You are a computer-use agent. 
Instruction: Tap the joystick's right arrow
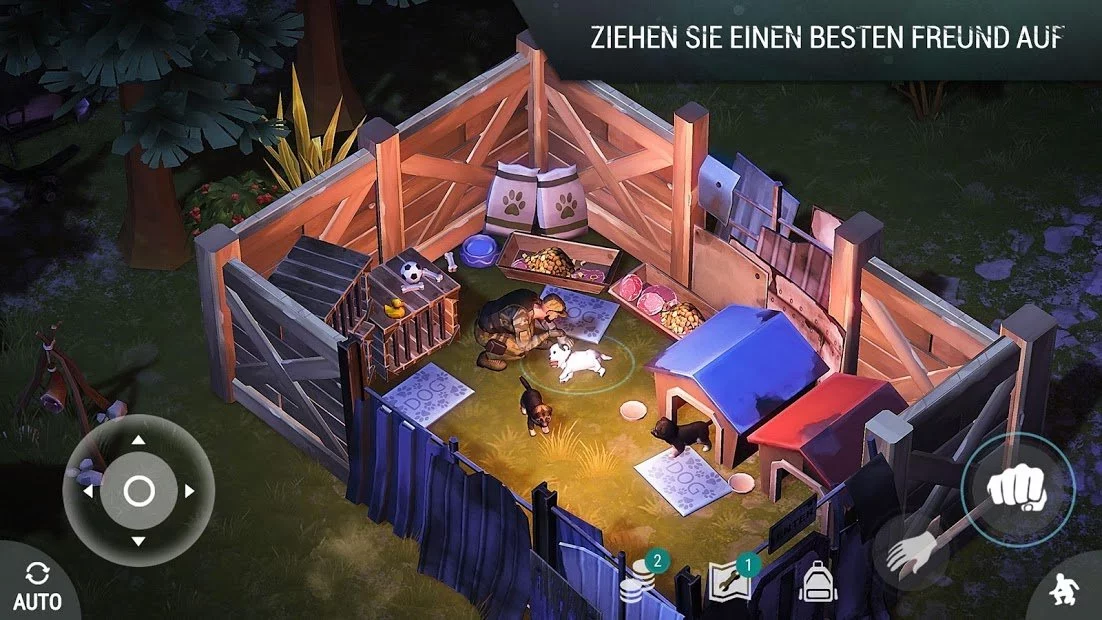click(188, 491)
